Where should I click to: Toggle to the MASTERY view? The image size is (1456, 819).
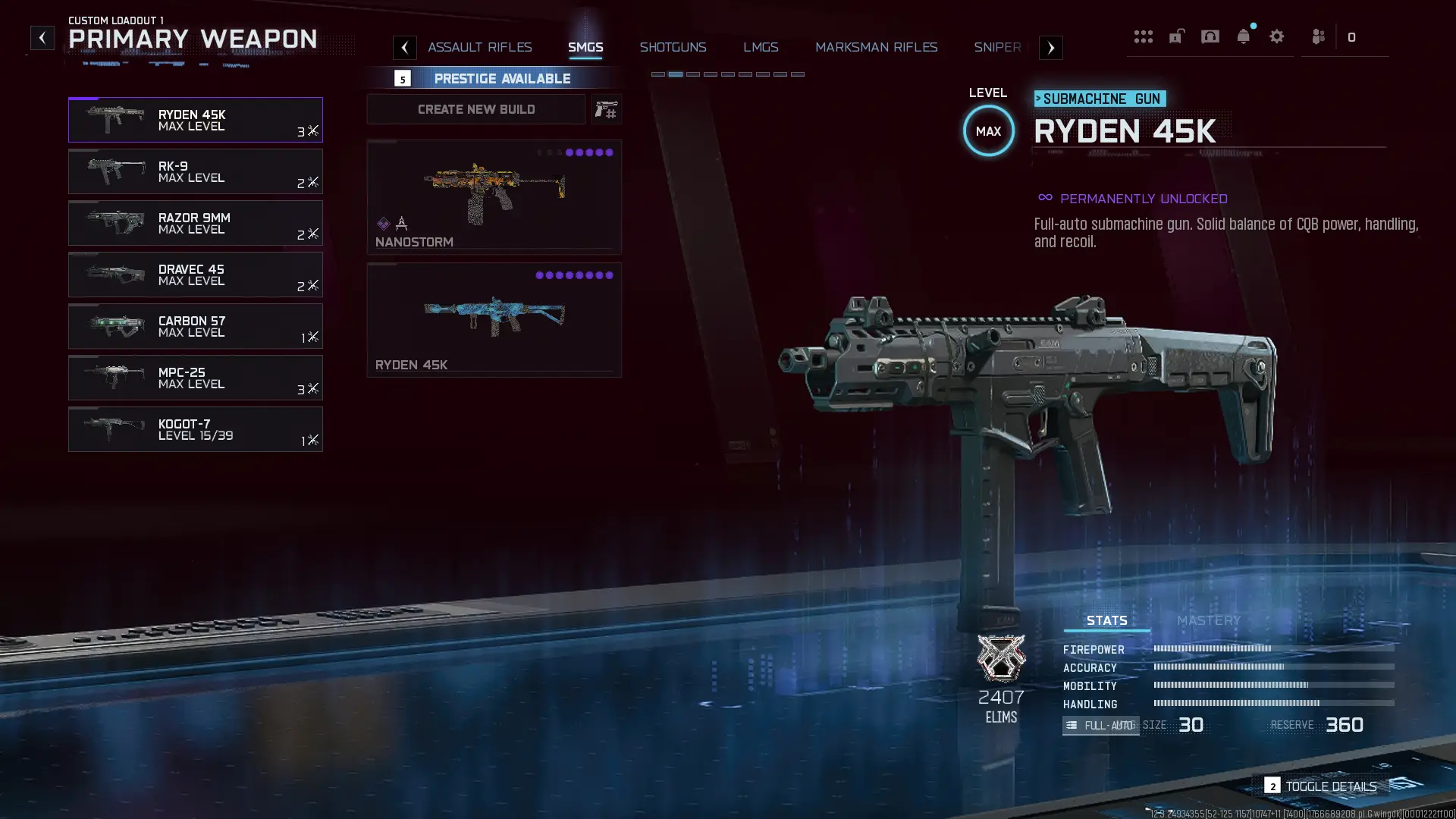[1208, 620]
